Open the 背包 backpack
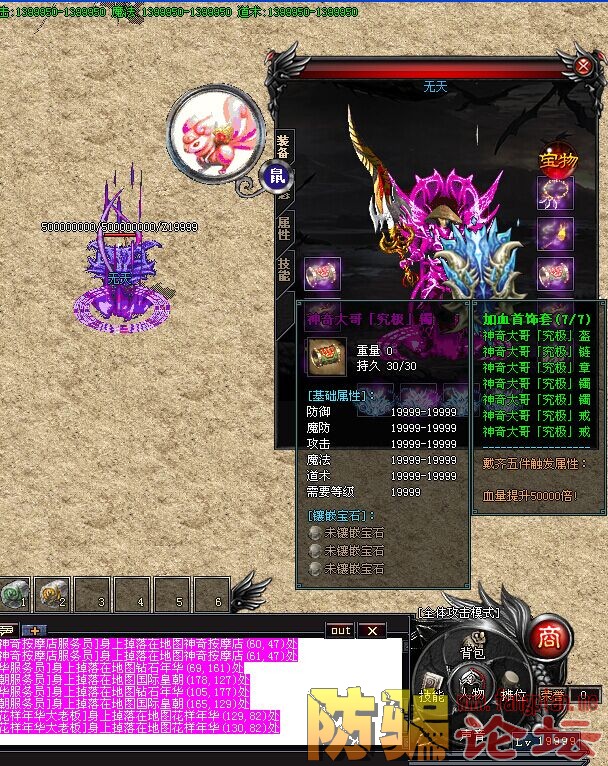 click(x=472, y=652)
